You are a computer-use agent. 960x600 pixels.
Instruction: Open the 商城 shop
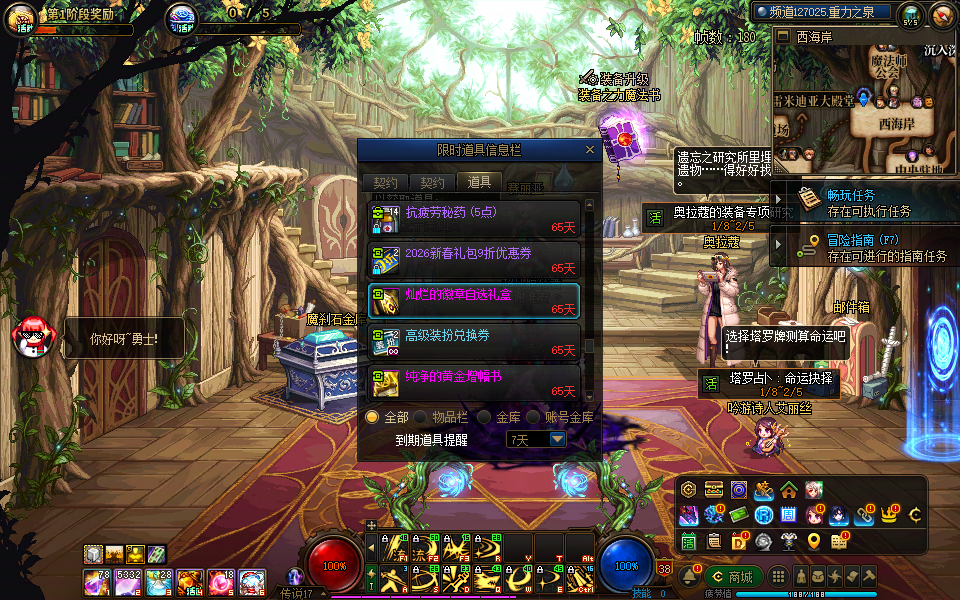coord(732,577)
